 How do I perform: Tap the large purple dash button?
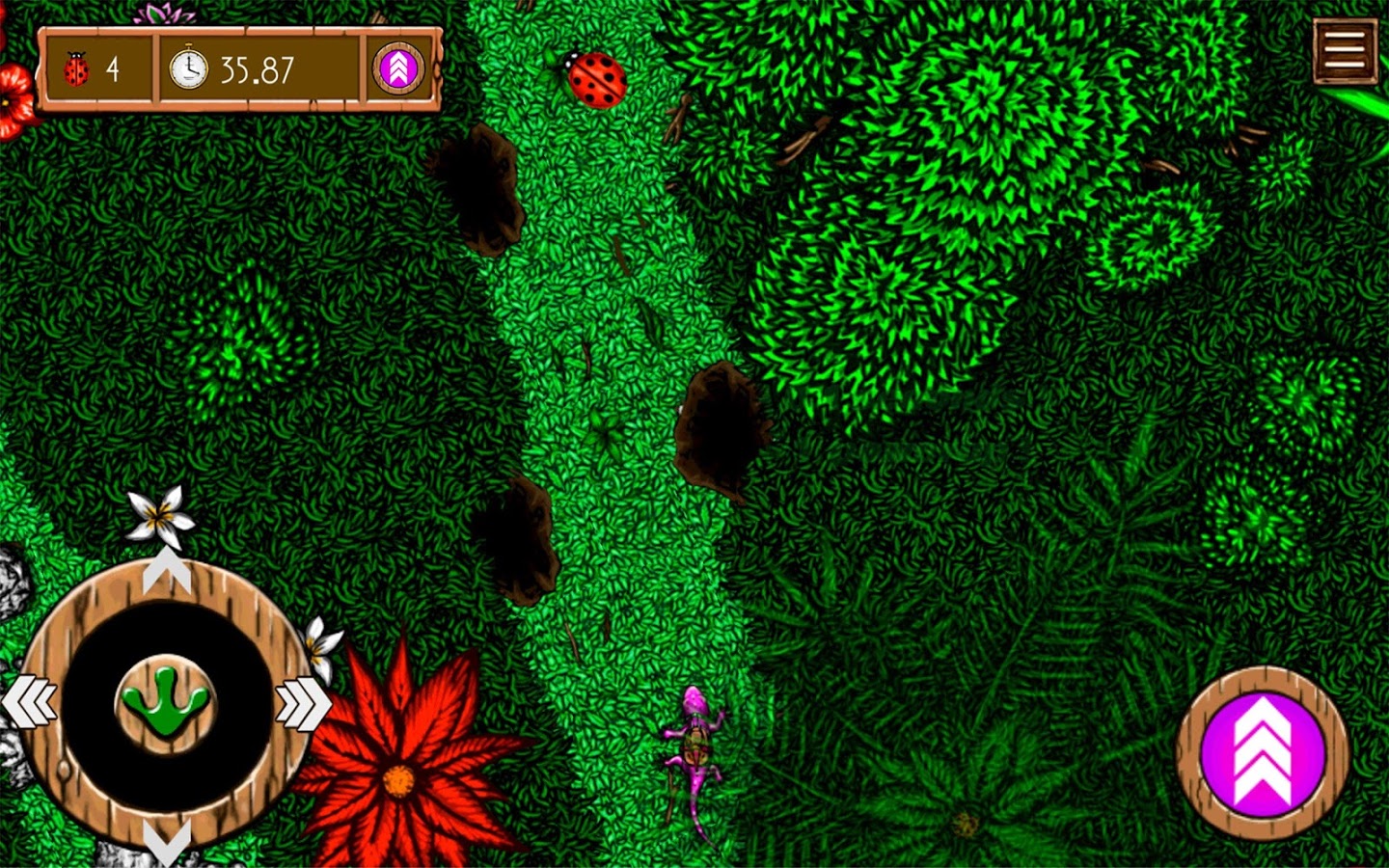(1262, 753)
